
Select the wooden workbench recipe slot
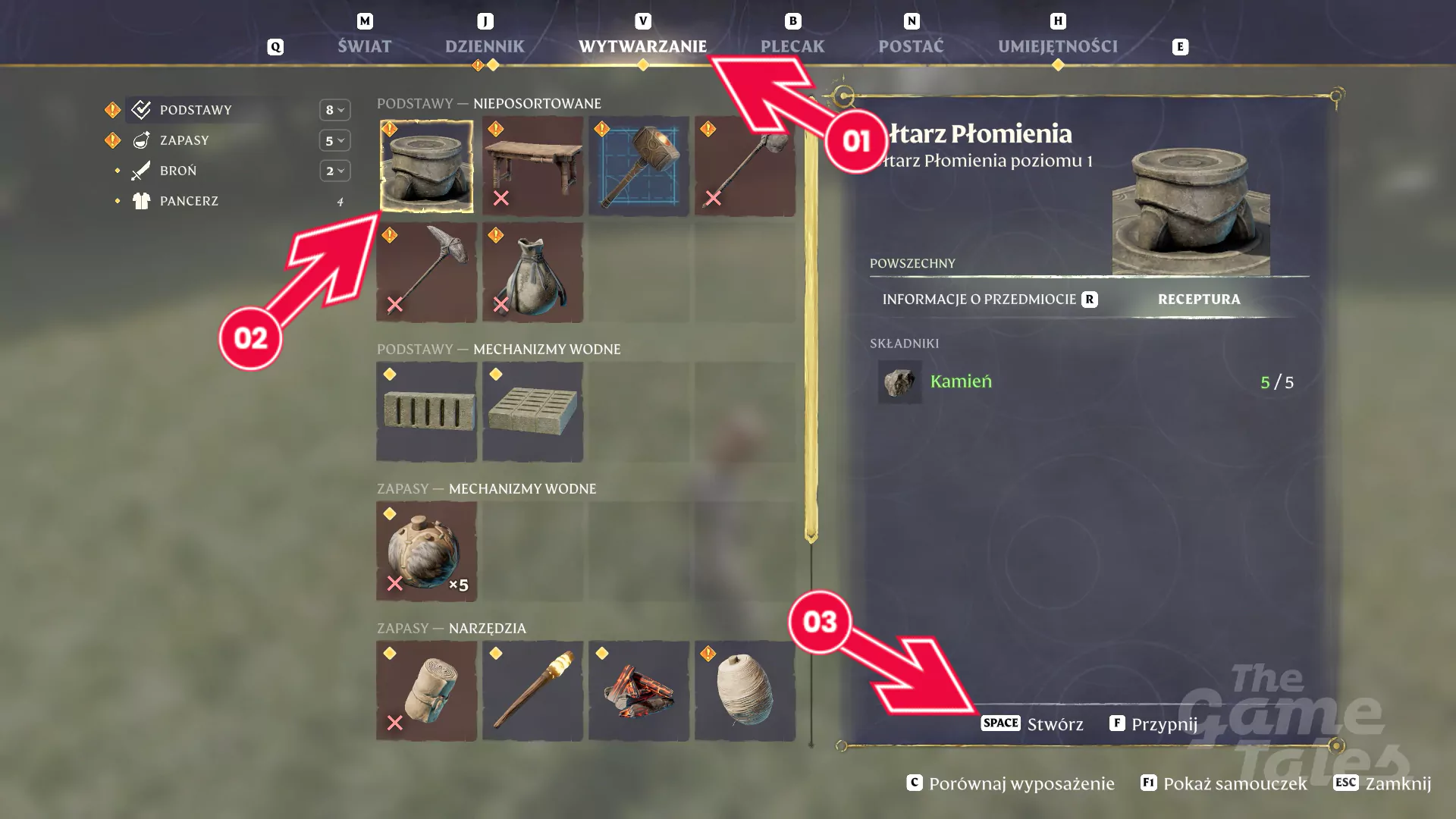coord(532,166)
